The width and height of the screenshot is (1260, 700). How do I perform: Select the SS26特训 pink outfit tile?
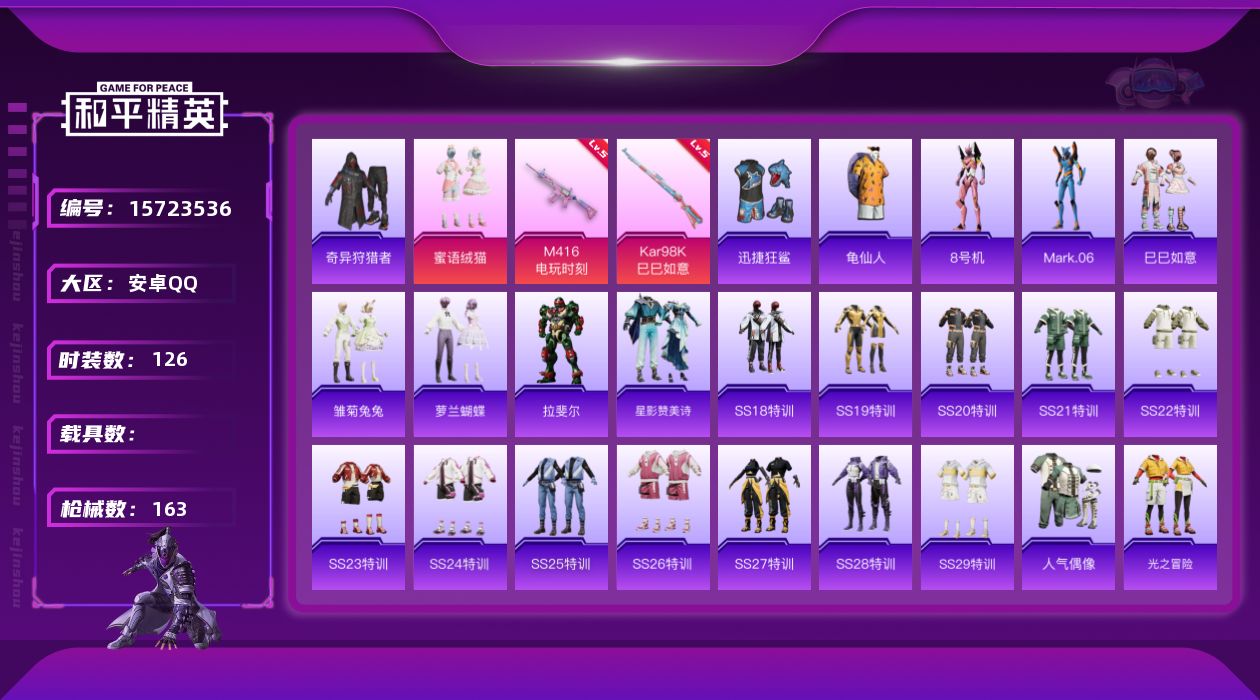pyautogui.click(x=663, y=517)
